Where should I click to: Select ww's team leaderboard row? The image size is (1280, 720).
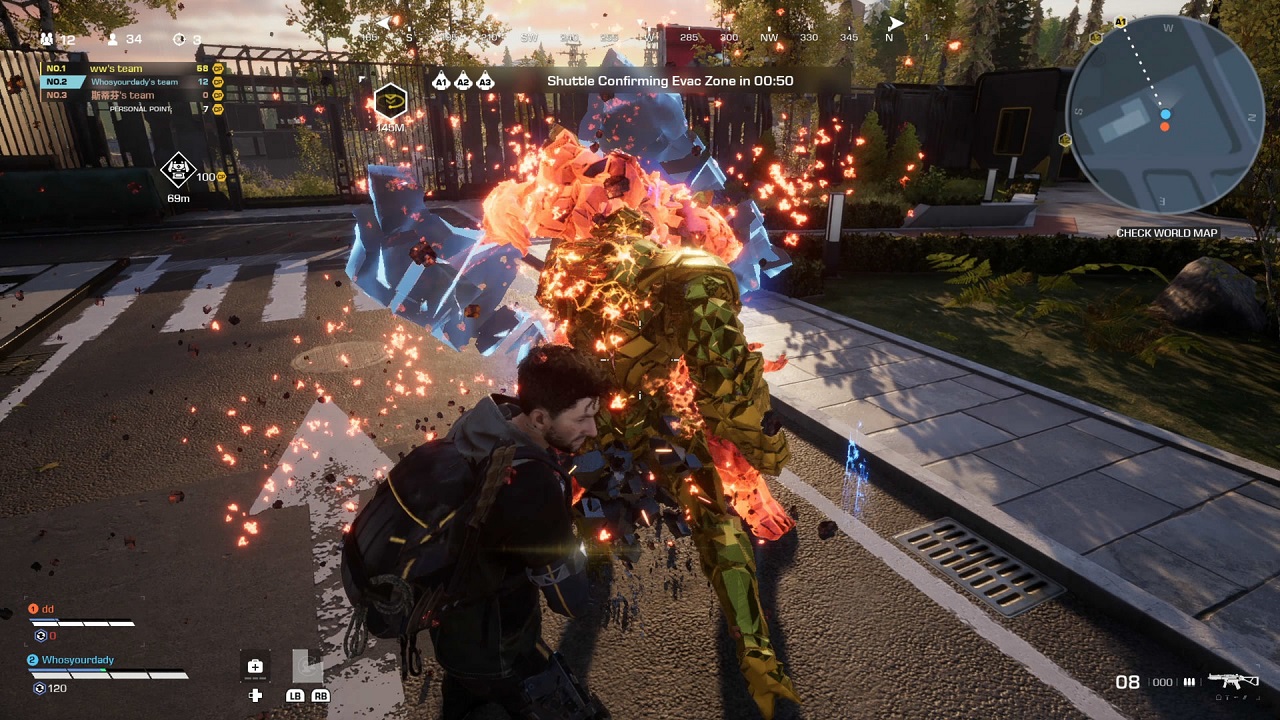132,68
